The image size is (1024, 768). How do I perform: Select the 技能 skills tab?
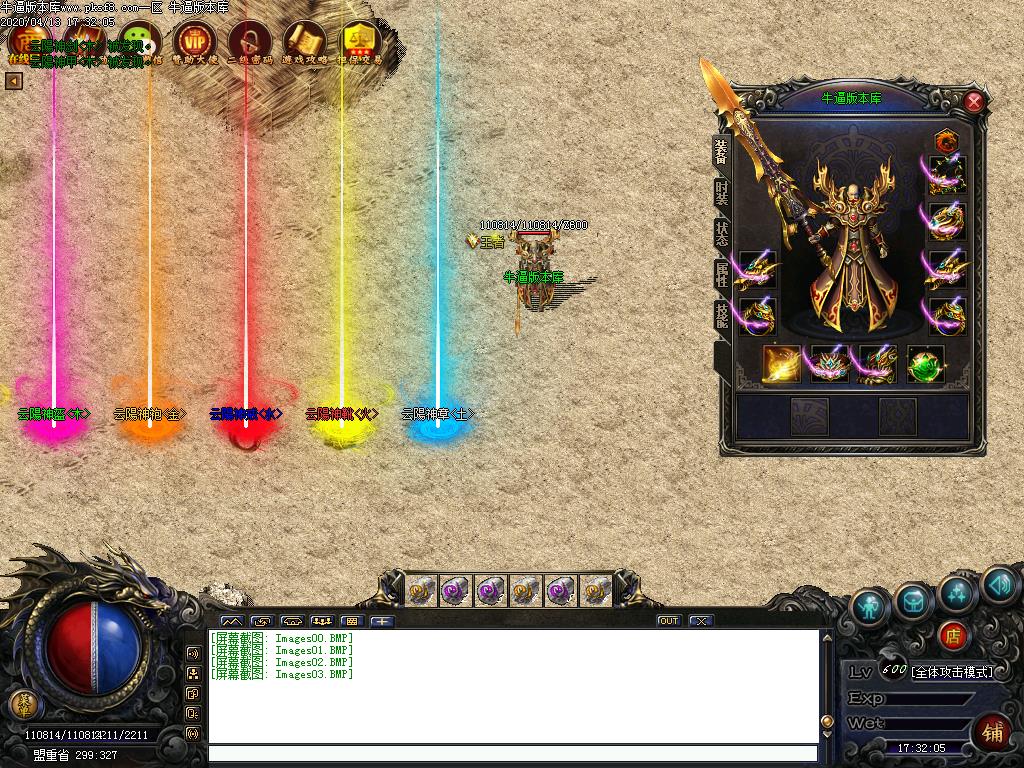pos(722,316)
